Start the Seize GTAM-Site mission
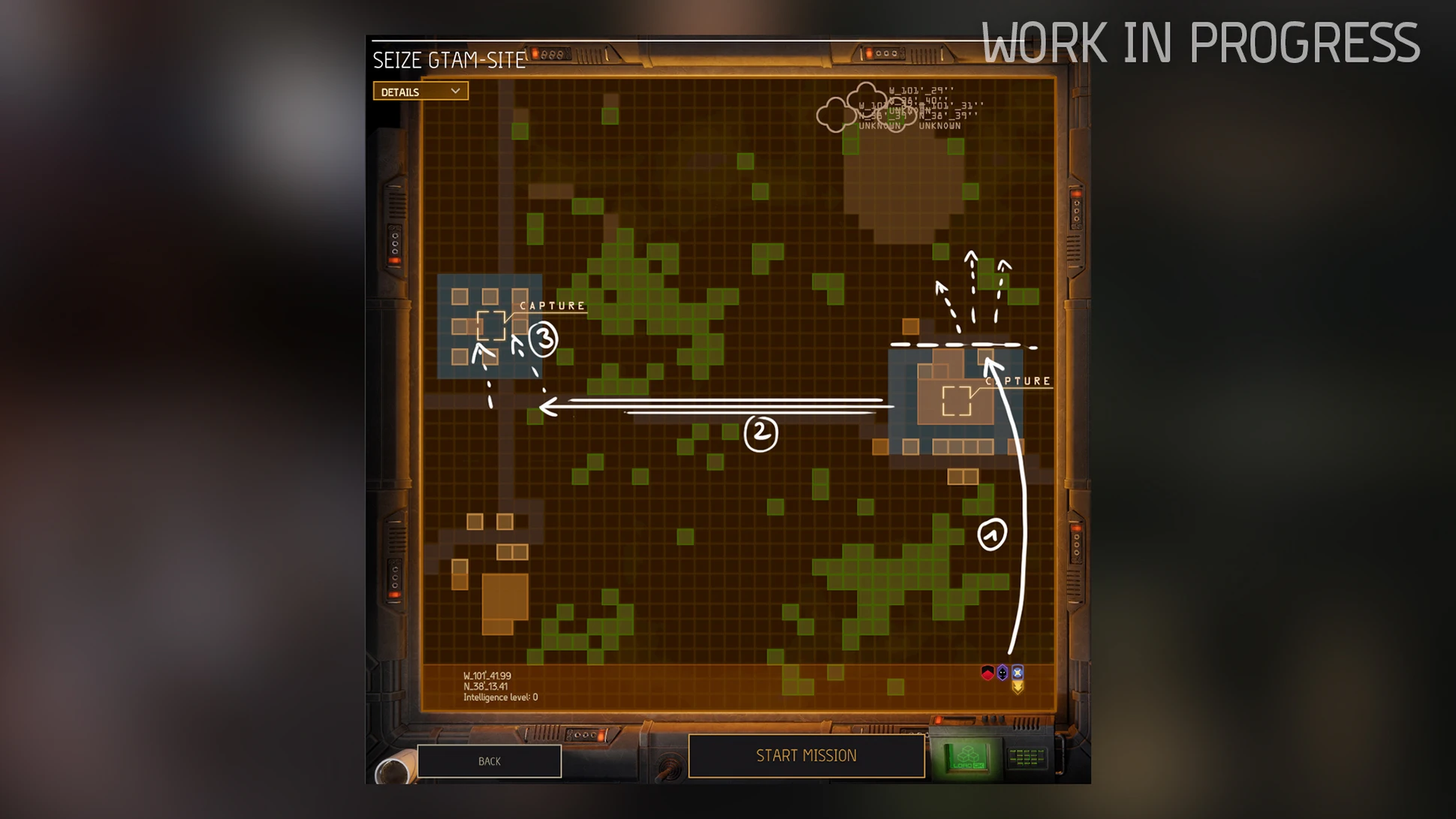 pos(806,755)
